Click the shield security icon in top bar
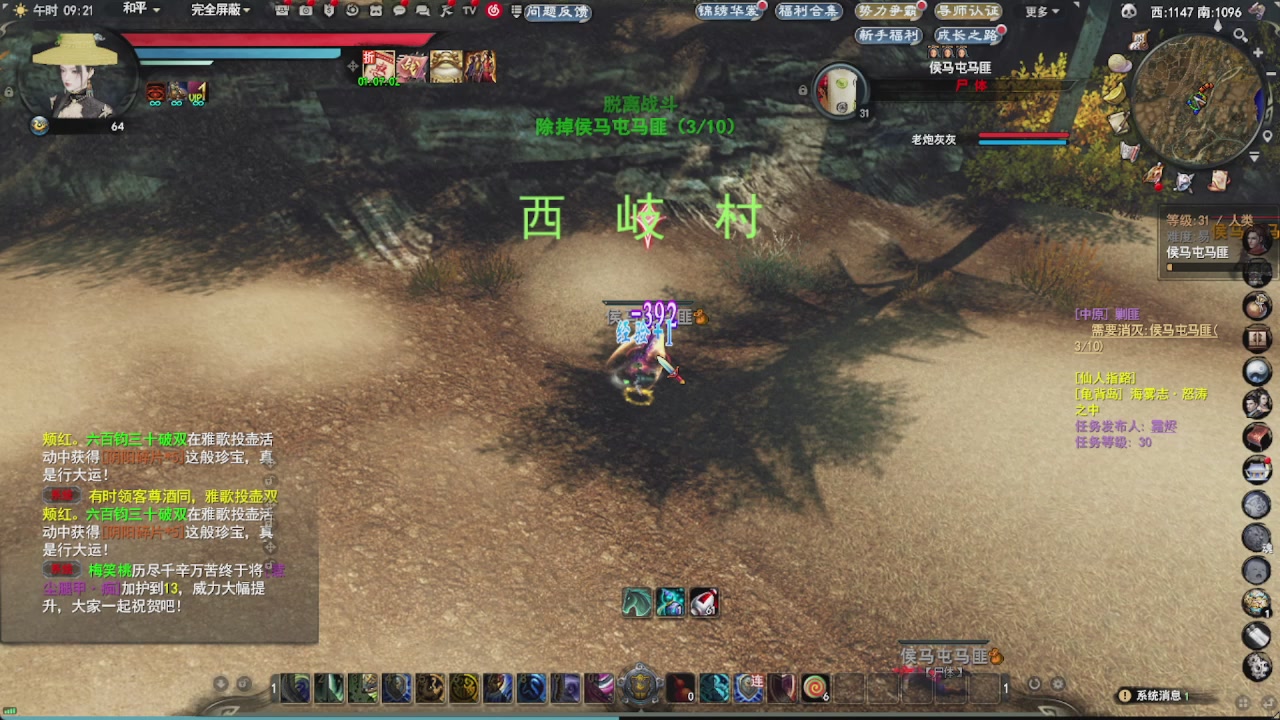The width and height of the screenshot is (1280, 720). [x=330, y=12]
